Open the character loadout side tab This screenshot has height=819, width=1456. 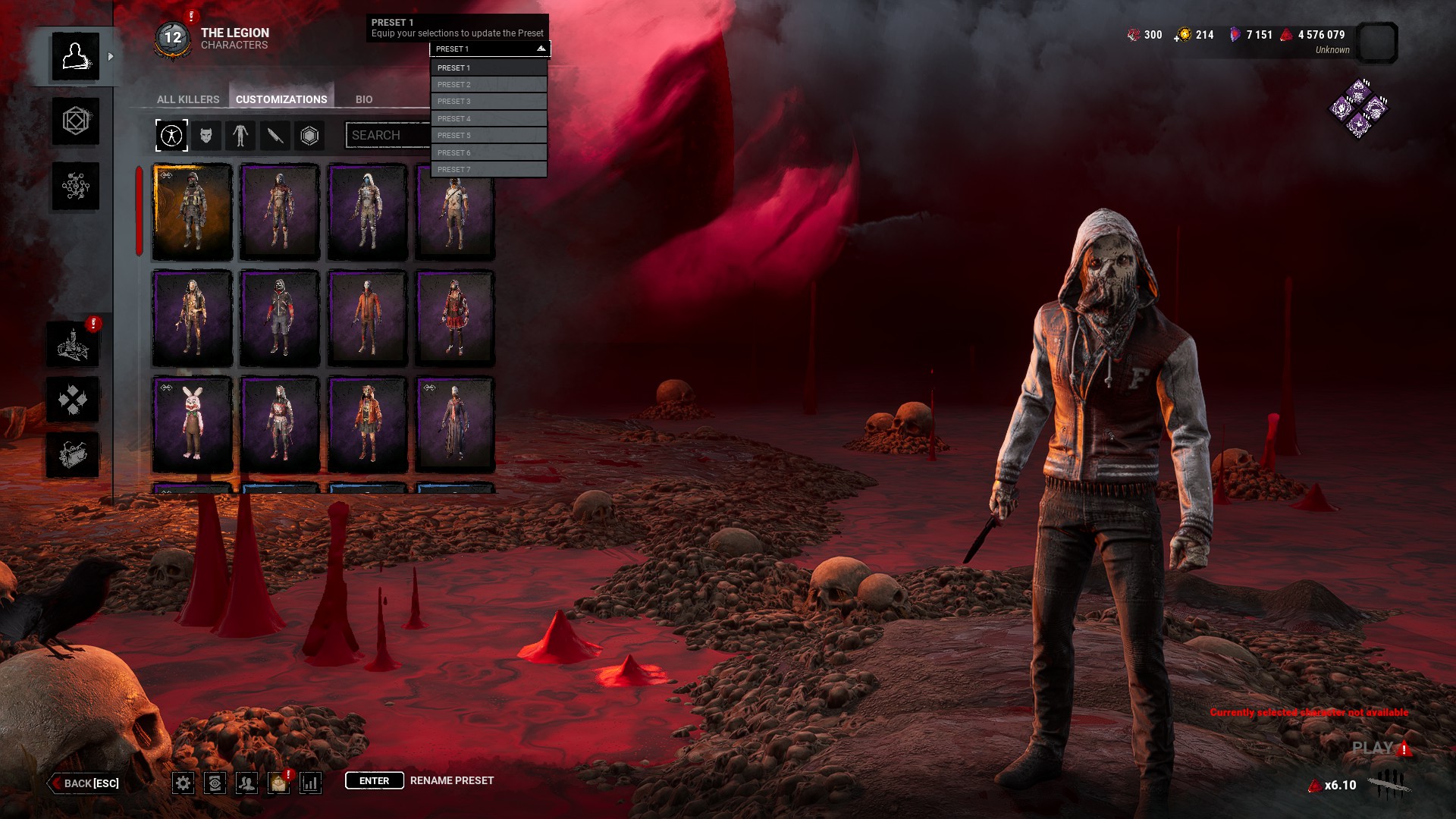(x=76, y=121)
